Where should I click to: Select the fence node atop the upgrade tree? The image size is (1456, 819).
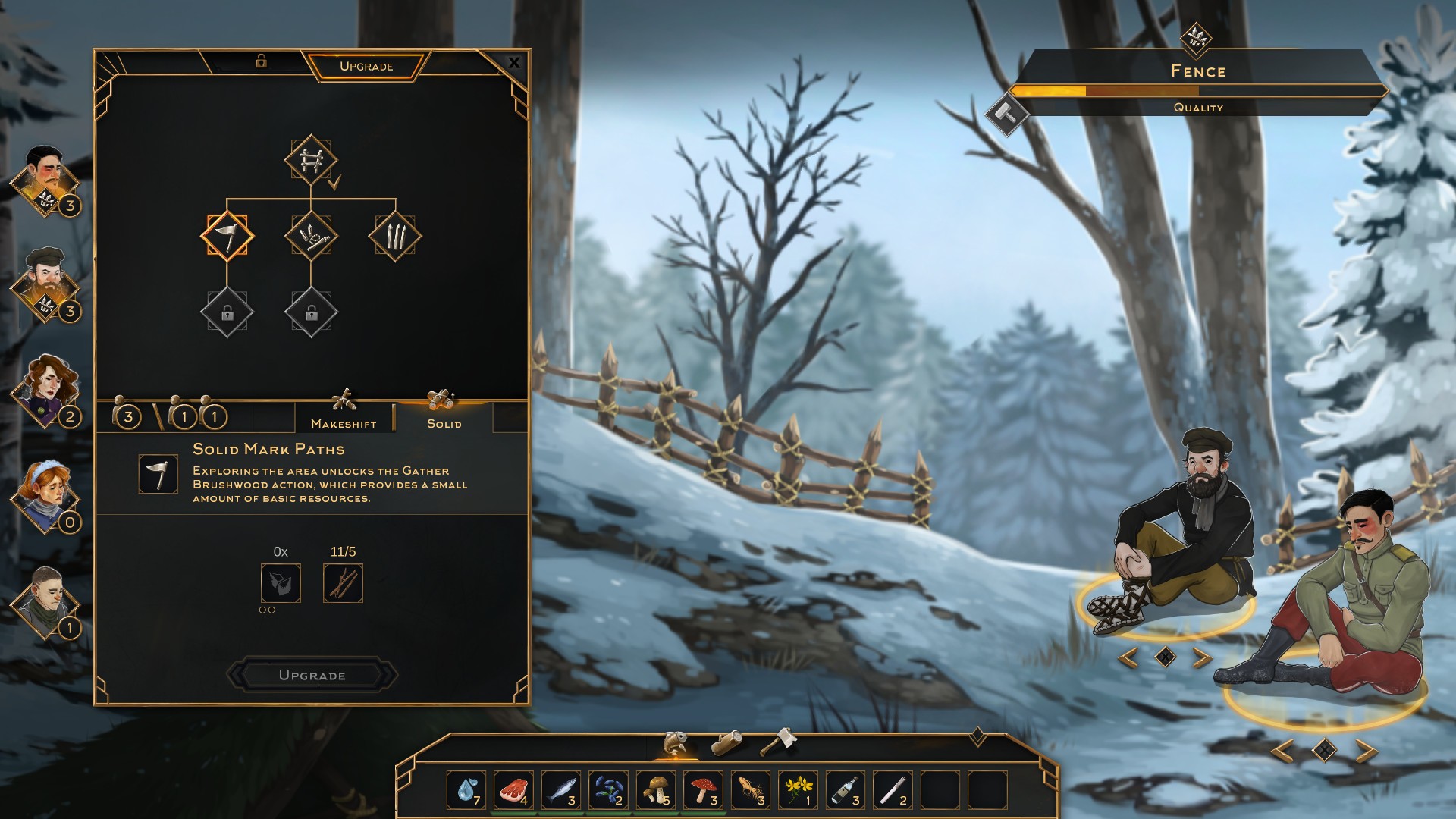click(x=311, y=161)
